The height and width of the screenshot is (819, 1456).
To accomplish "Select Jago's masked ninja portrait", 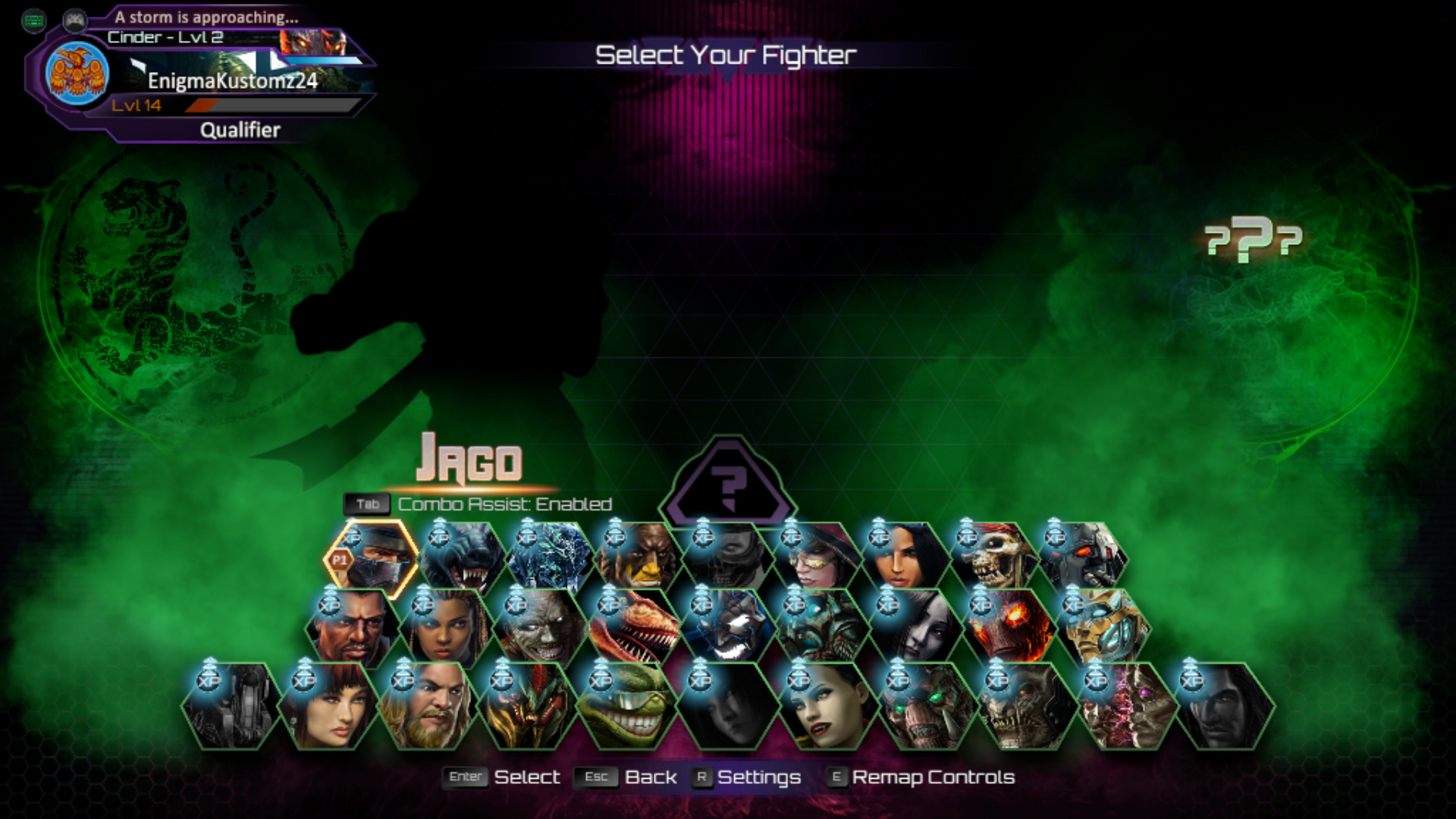I will [373, 559].
